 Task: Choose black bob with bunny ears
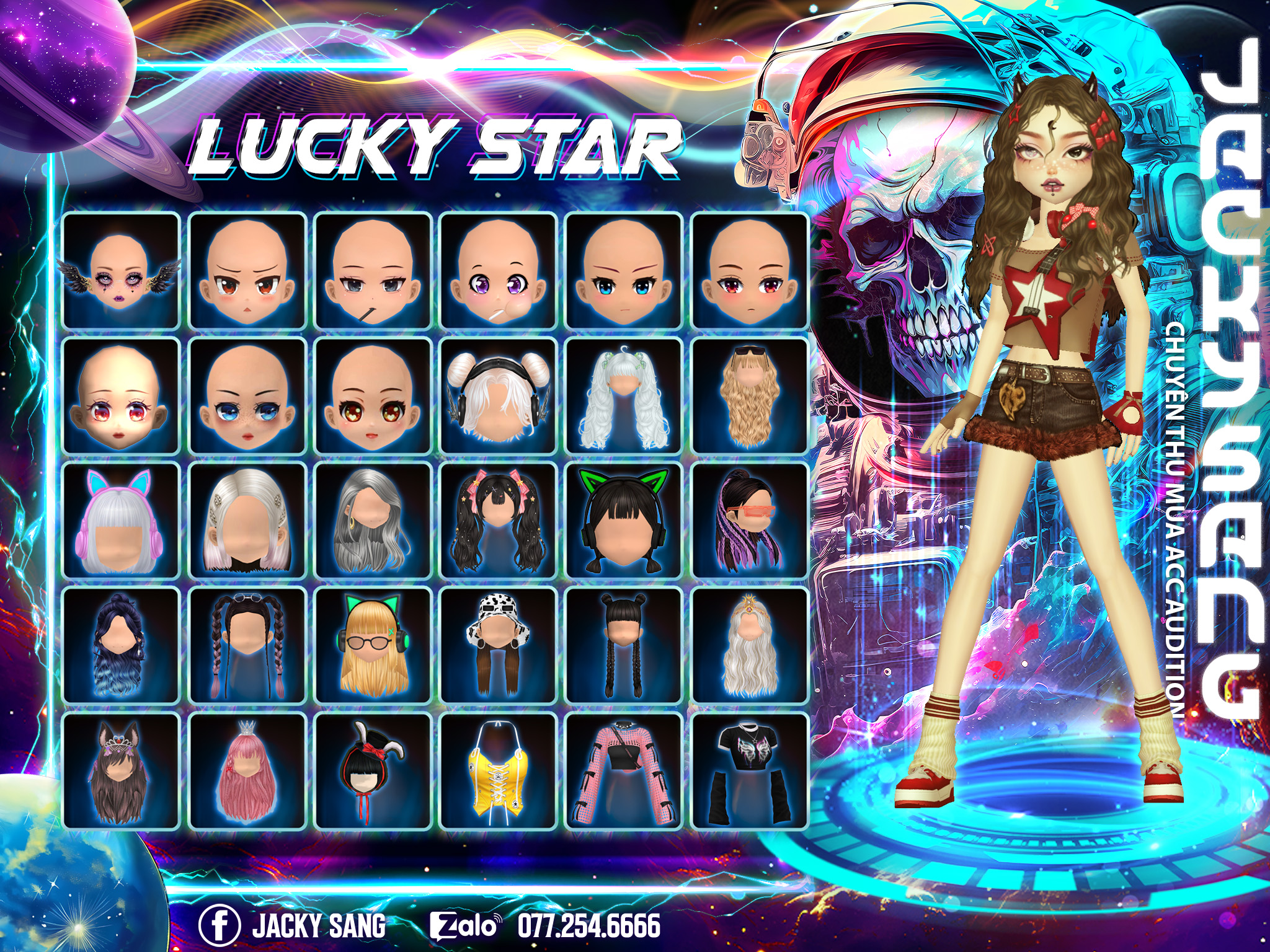(373, 770)
